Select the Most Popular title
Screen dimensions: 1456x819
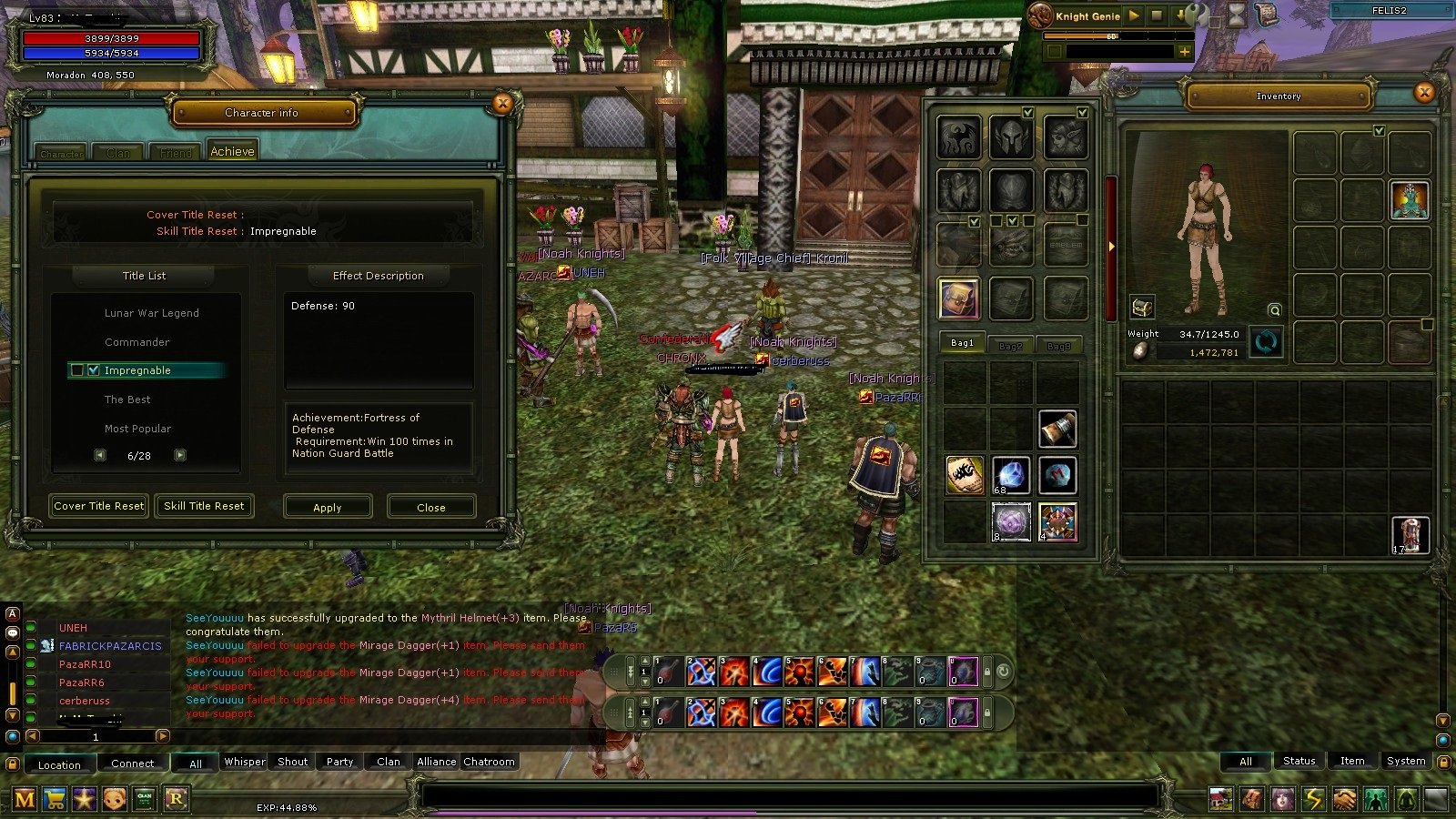tap(137, 429)
